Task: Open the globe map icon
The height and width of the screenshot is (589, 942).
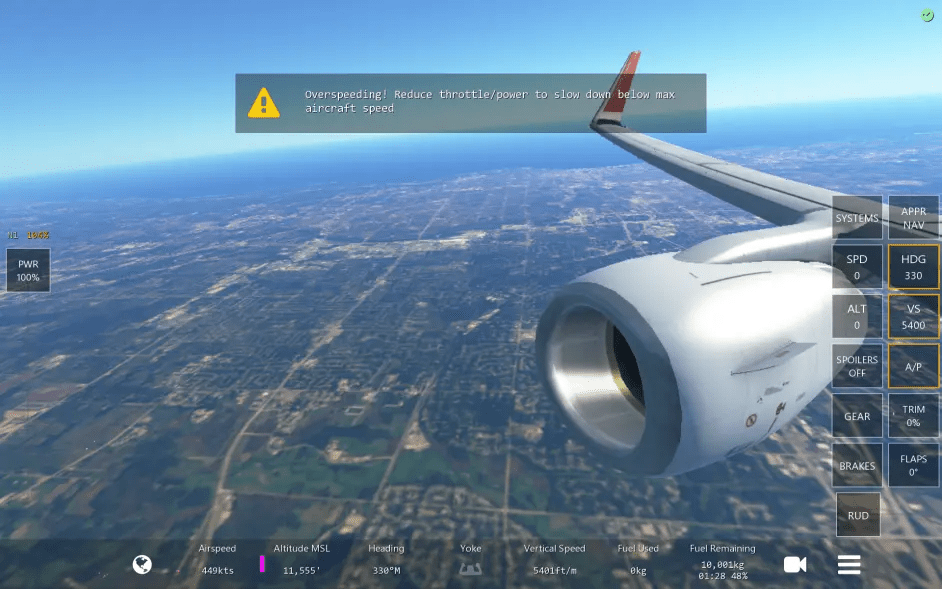Action: [142, 565]
